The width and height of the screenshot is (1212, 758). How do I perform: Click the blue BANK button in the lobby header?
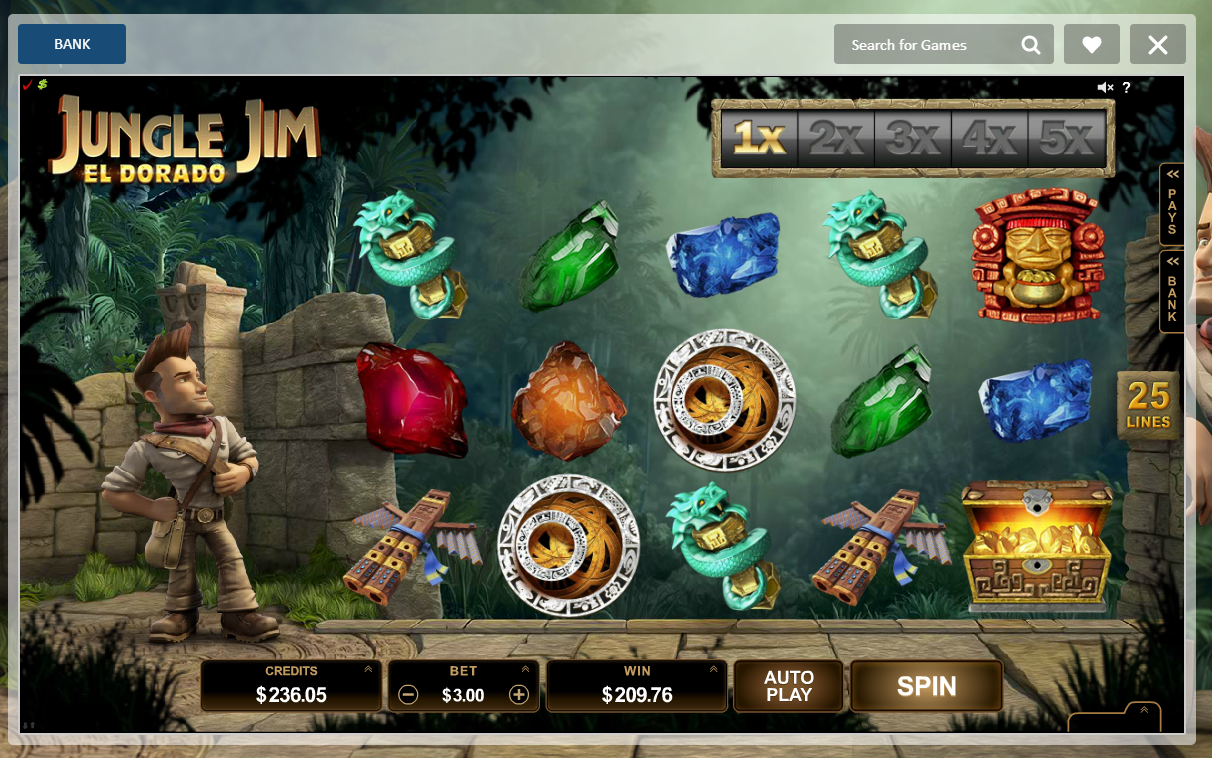[72, 44]
